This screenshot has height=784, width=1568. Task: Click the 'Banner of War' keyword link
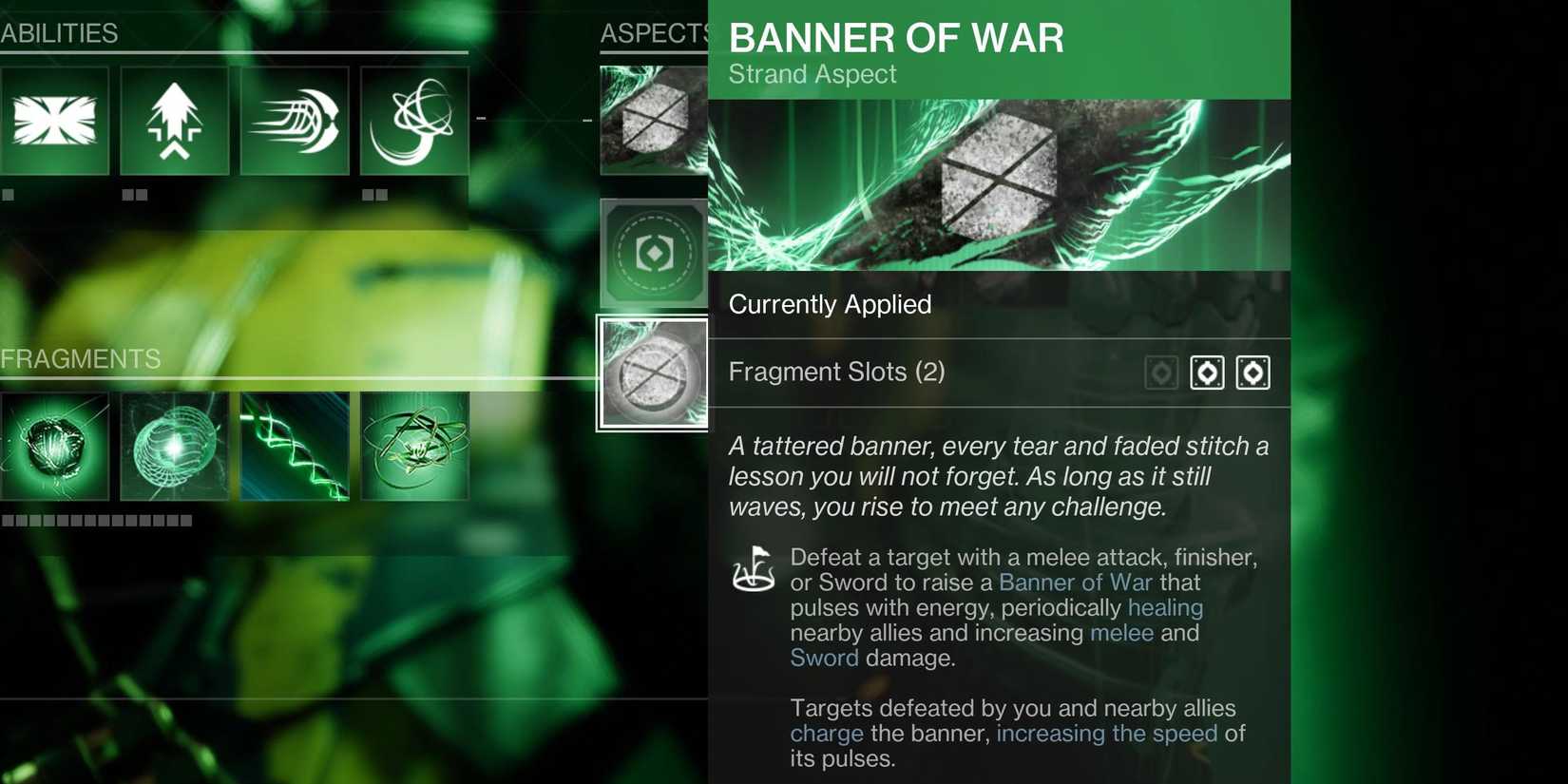pyautogui.click(x=1075, y=582)
